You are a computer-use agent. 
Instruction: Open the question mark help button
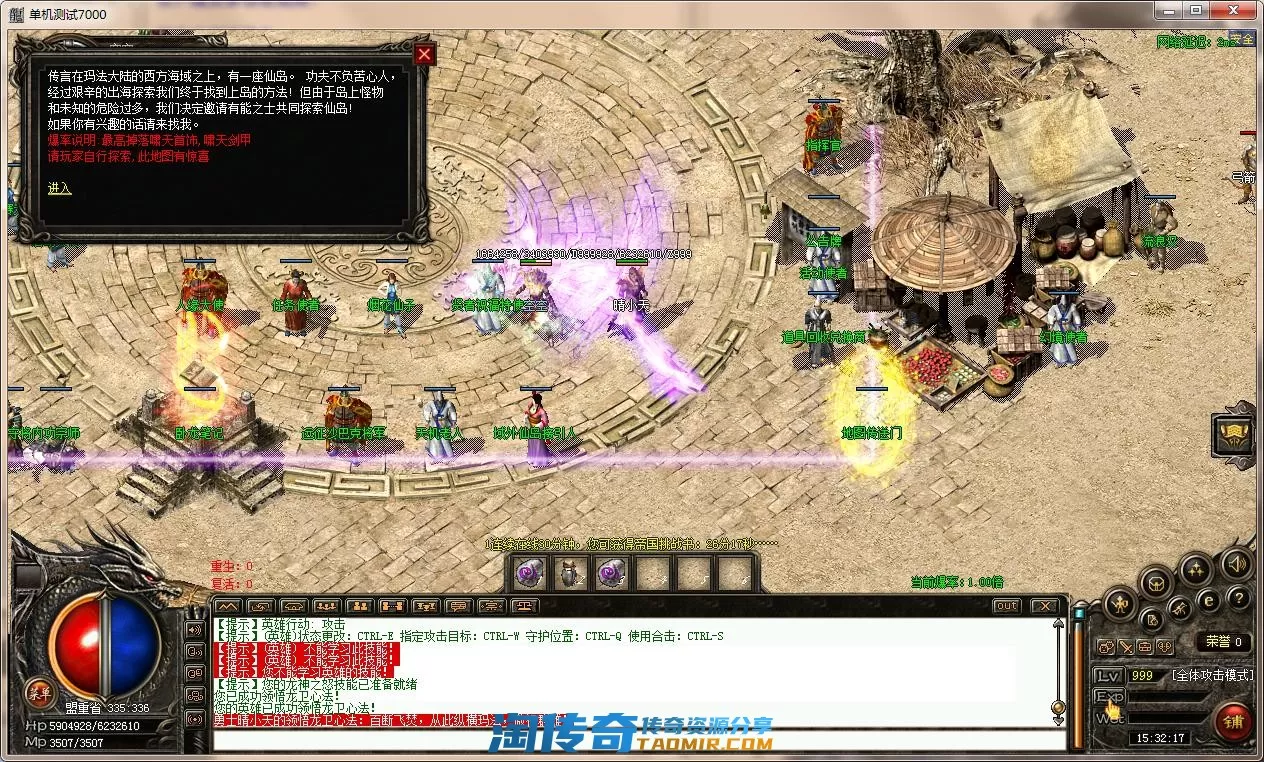pyautogui.click(x=1238, y=598)
